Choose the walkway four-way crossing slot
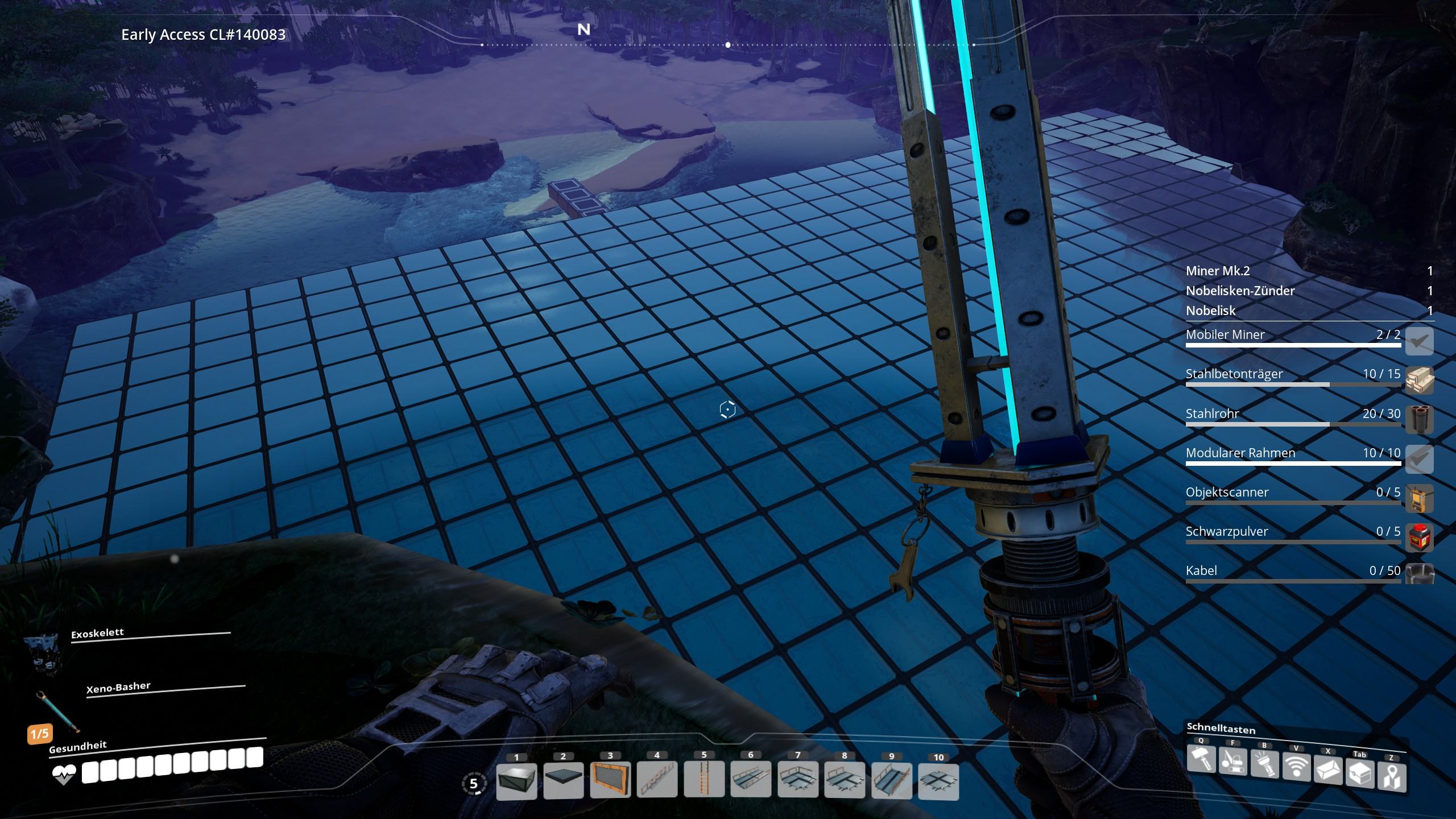The height and width of the screenshot is (819, 1456). [938, 780]
